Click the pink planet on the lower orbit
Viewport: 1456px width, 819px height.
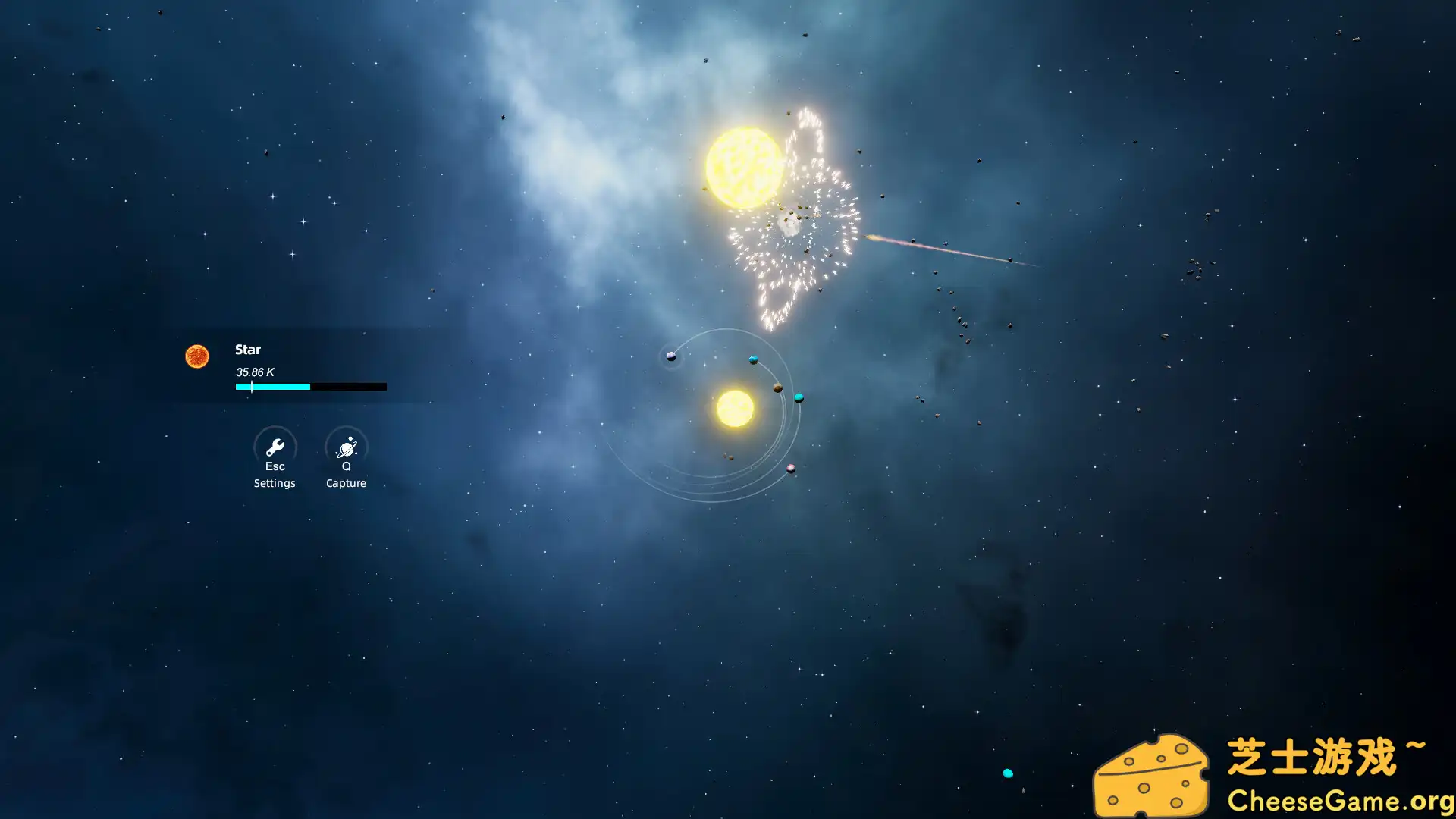coord(791,469)
